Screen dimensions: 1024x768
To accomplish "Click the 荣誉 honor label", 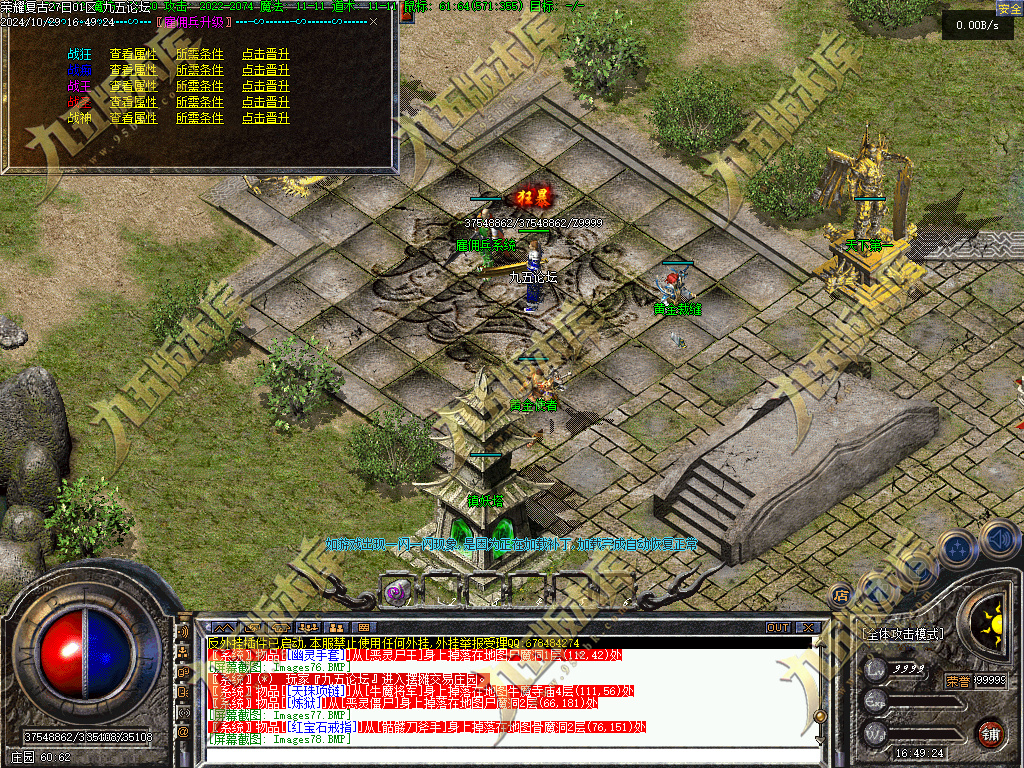I will click(x=957, y=681).
